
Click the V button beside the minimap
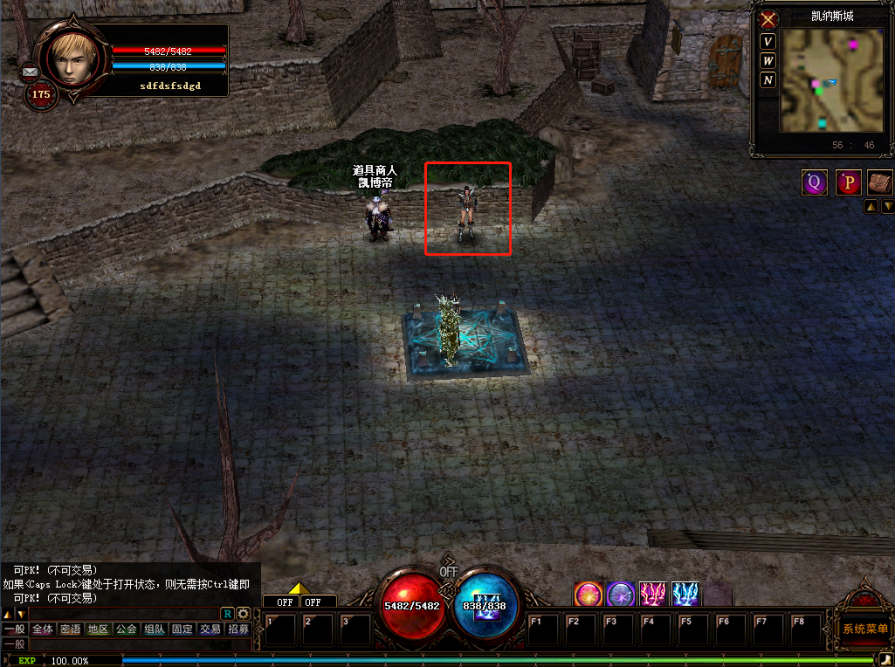pos(768,42)
